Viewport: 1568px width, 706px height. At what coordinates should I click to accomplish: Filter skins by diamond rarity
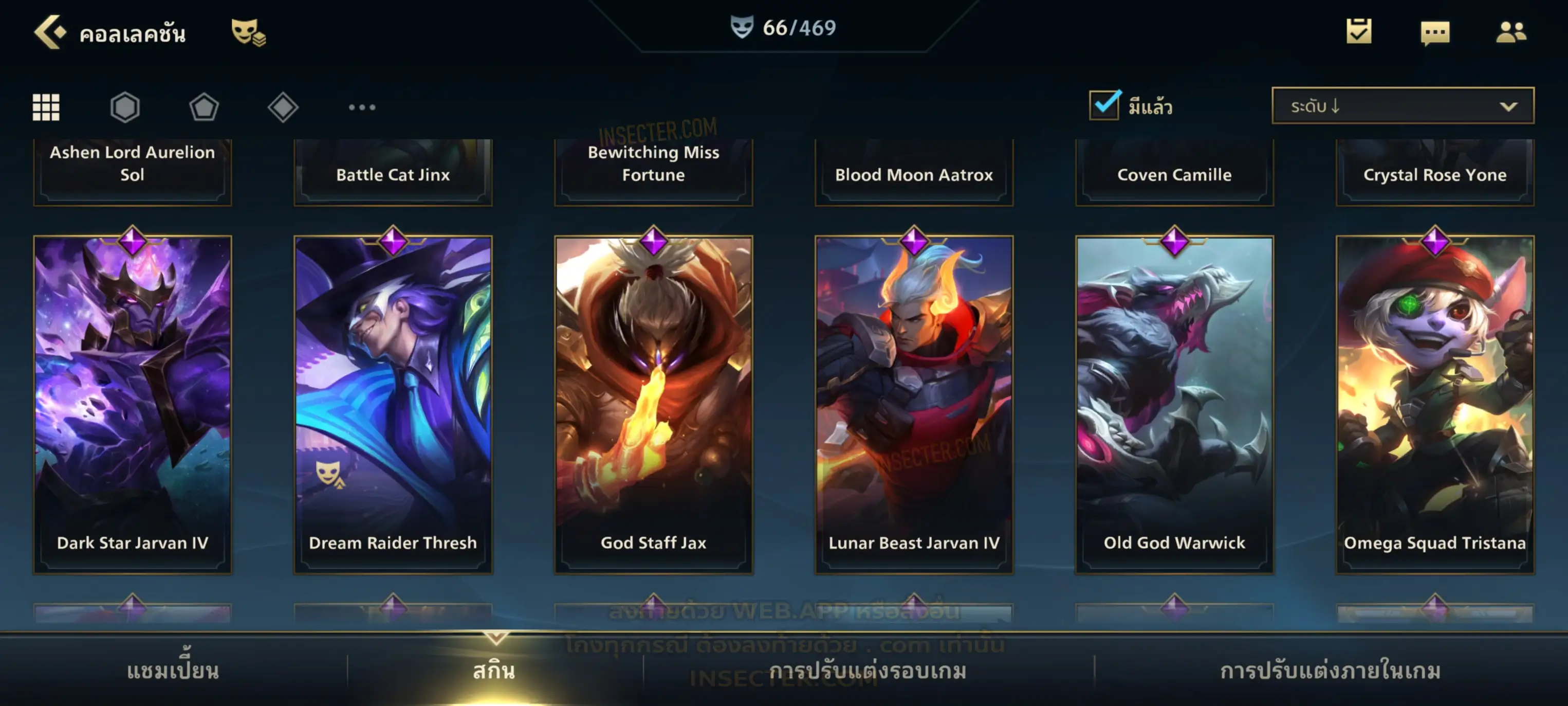[283, 107]
